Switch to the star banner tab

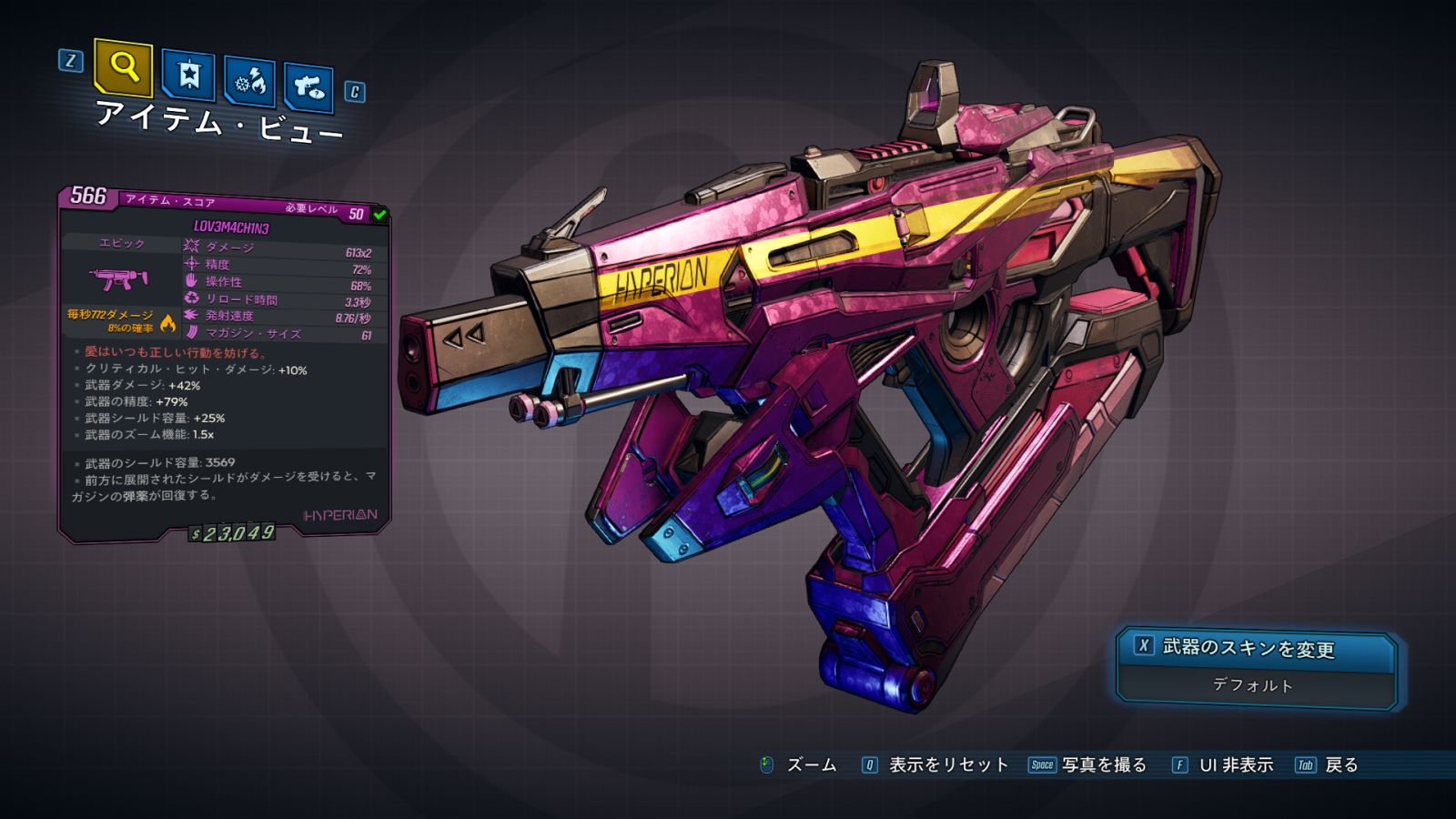point(188,75)
